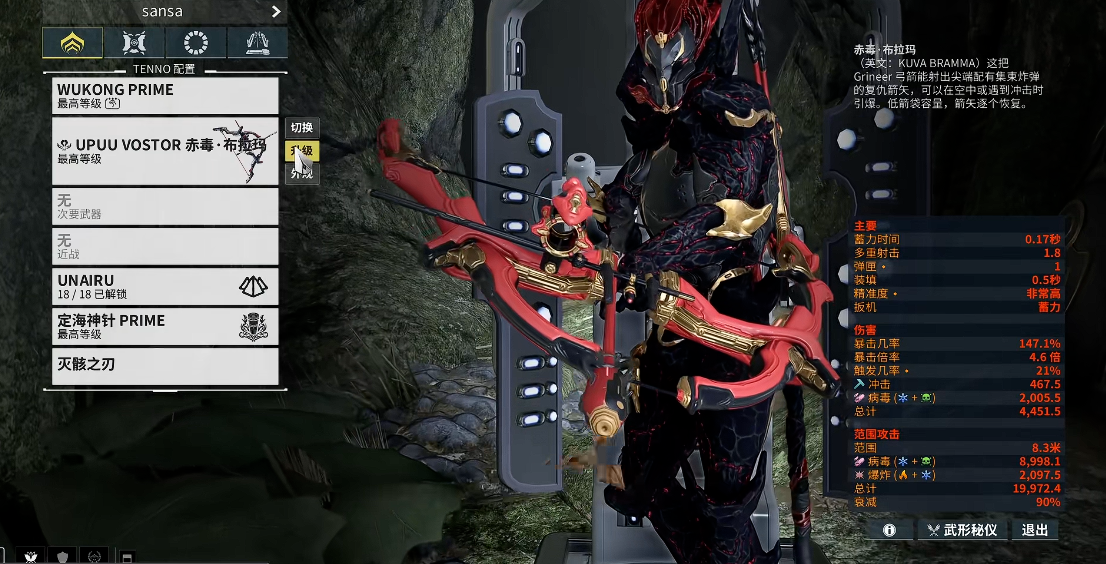Screen dimensions: 1106x564
Task: Select the empty 次要武器 secondary weapon slot
Action: point(165,206)
